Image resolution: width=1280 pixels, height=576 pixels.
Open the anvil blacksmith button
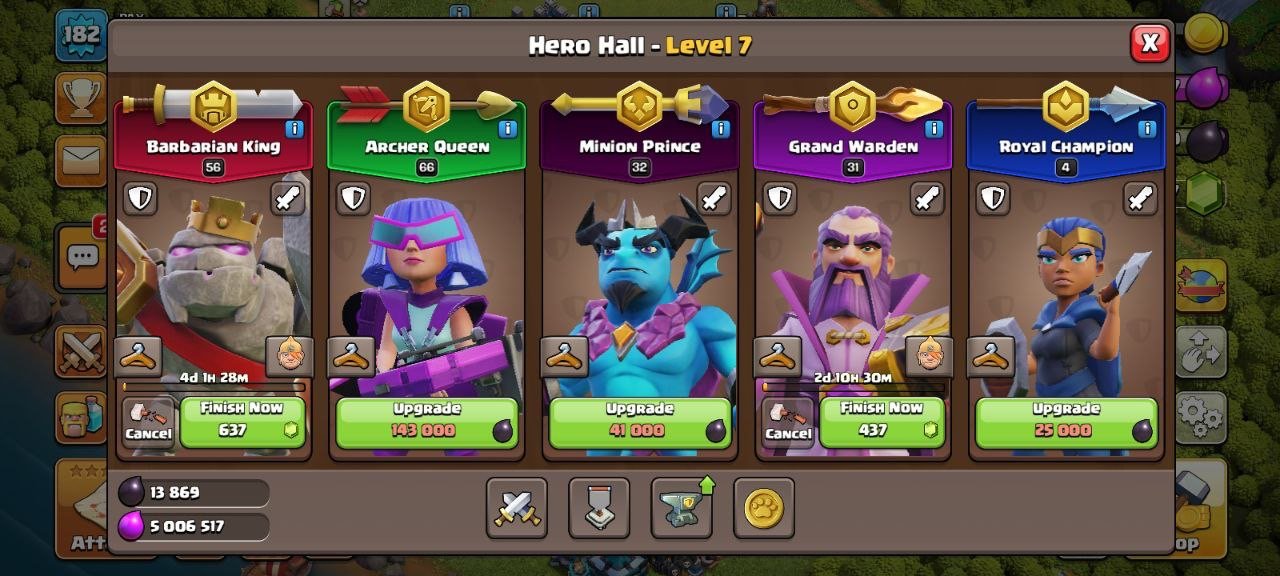(681, 508)
